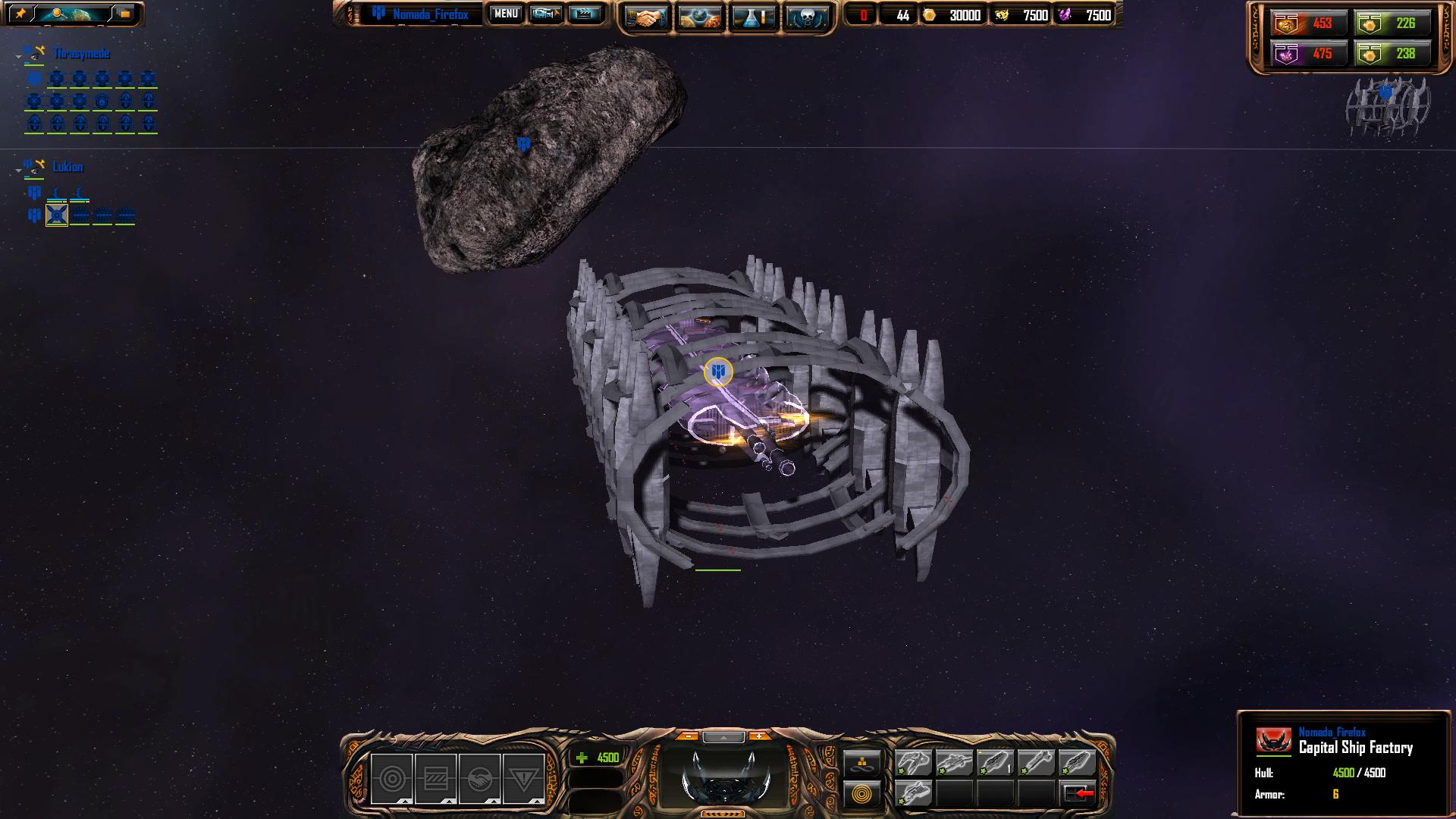
Task: Open the skull pirate screen
Action: tap(805, 17)
